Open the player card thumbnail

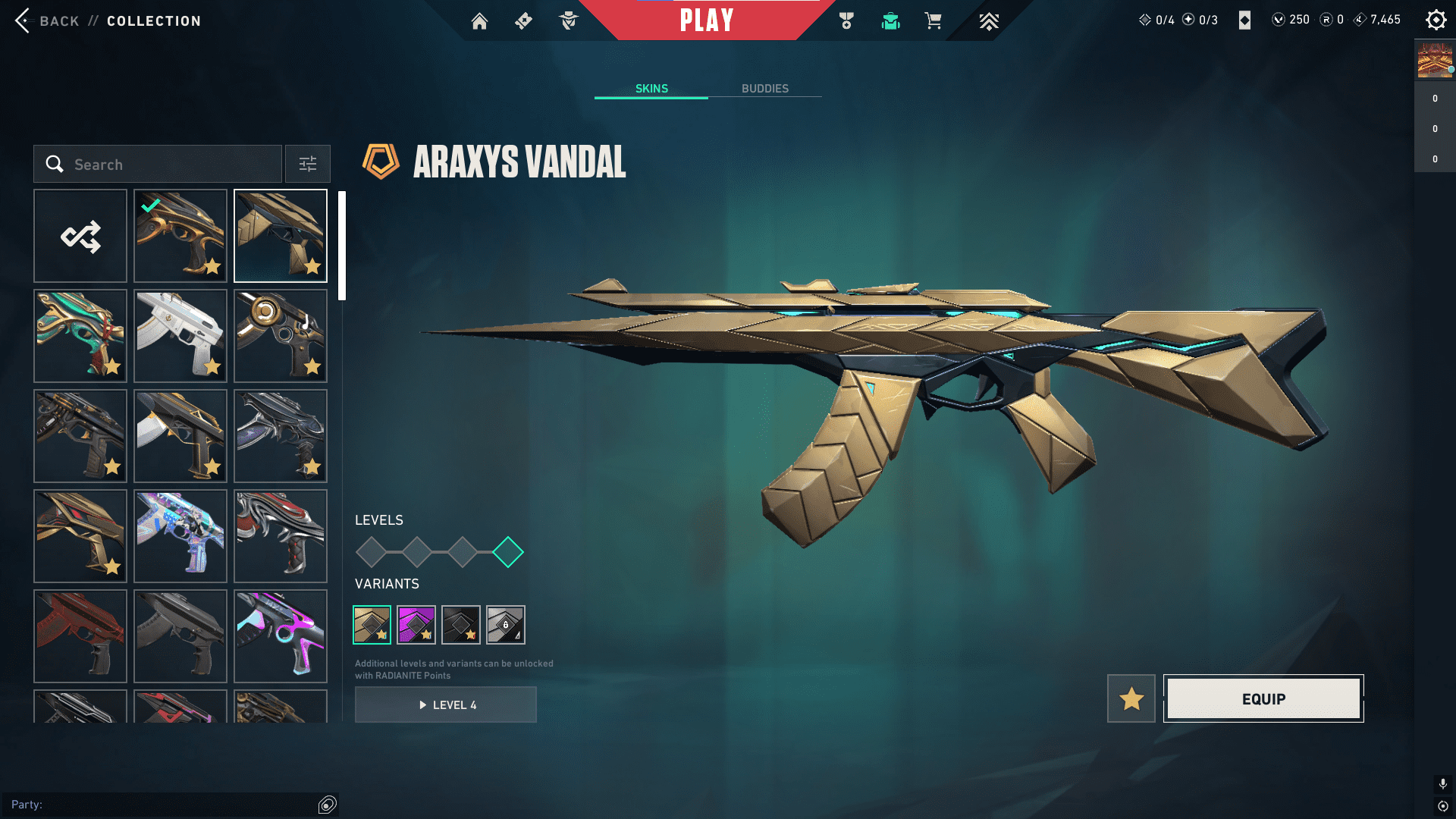(1435, 61)
